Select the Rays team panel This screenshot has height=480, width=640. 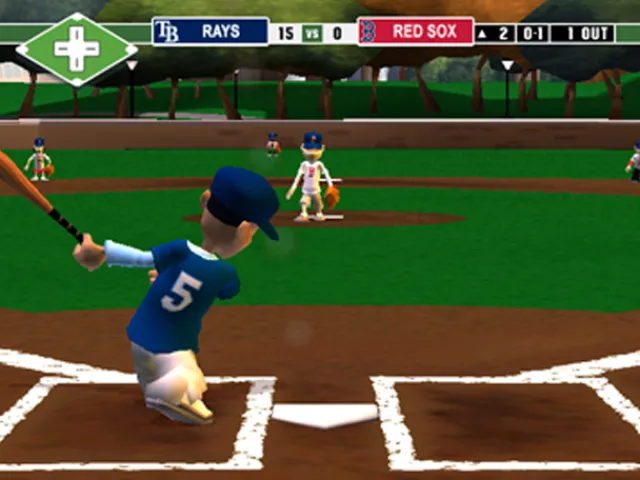[x=210, y=32]
